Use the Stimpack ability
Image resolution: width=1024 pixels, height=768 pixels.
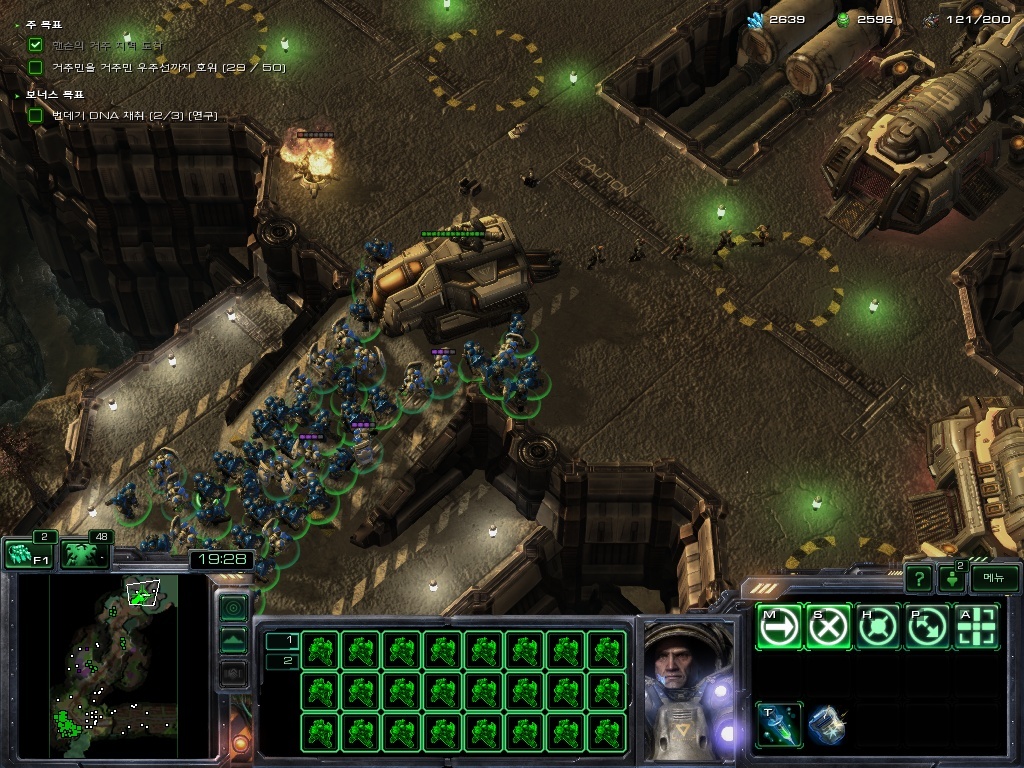coord(779,725)
